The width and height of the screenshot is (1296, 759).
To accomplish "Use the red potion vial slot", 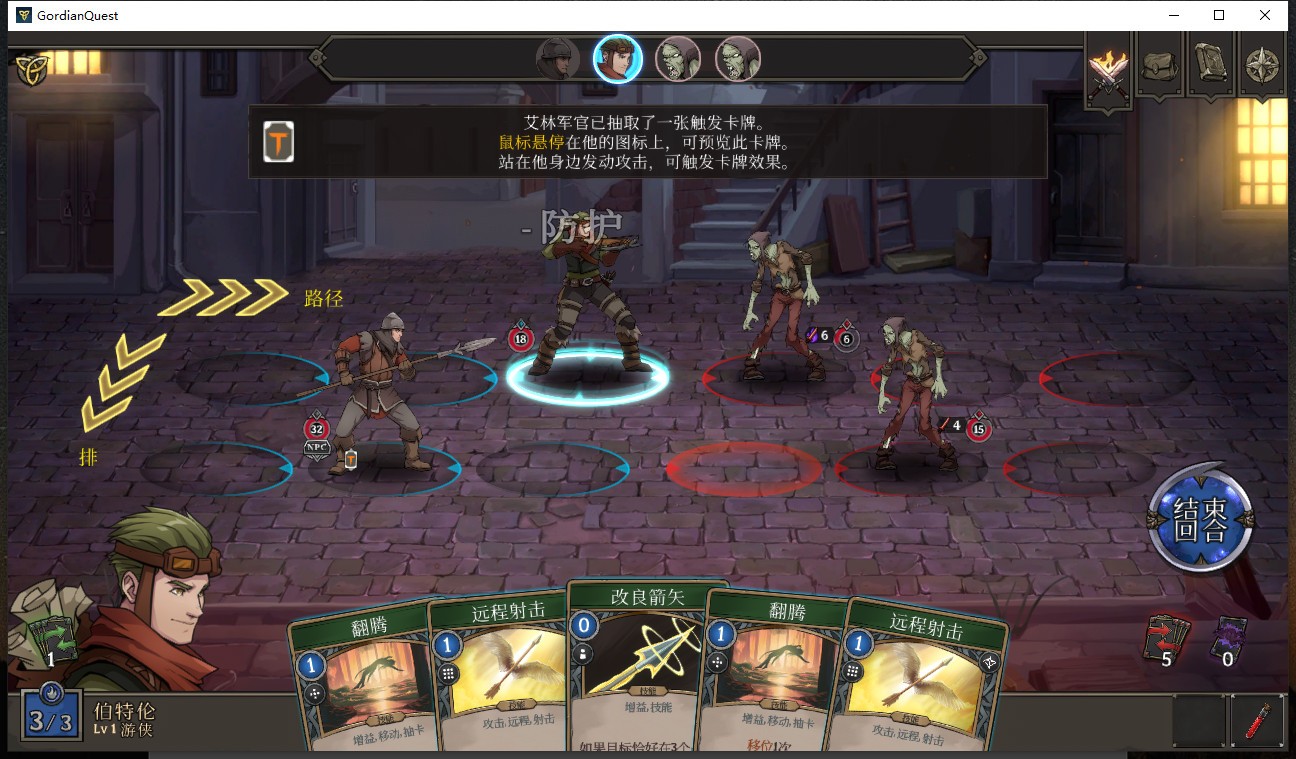I will (1257, 720).
